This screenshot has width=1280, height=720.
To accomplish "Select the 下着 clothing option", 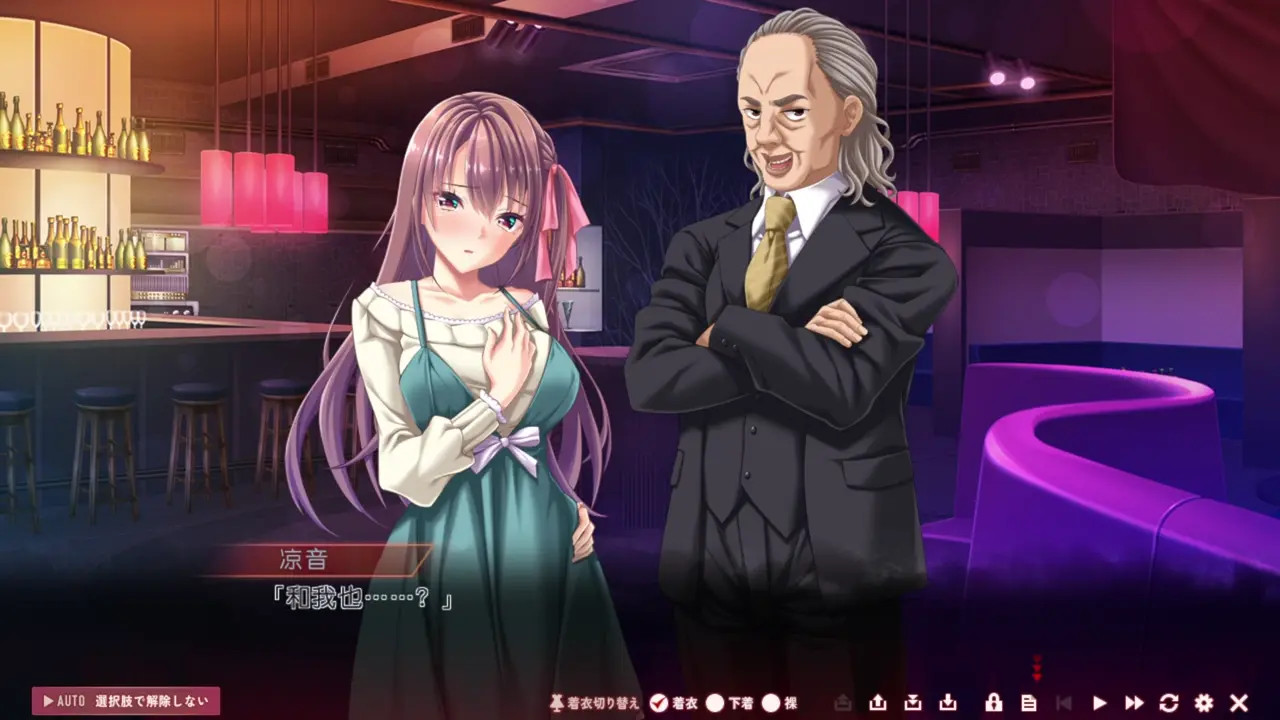I will [714, 703].
